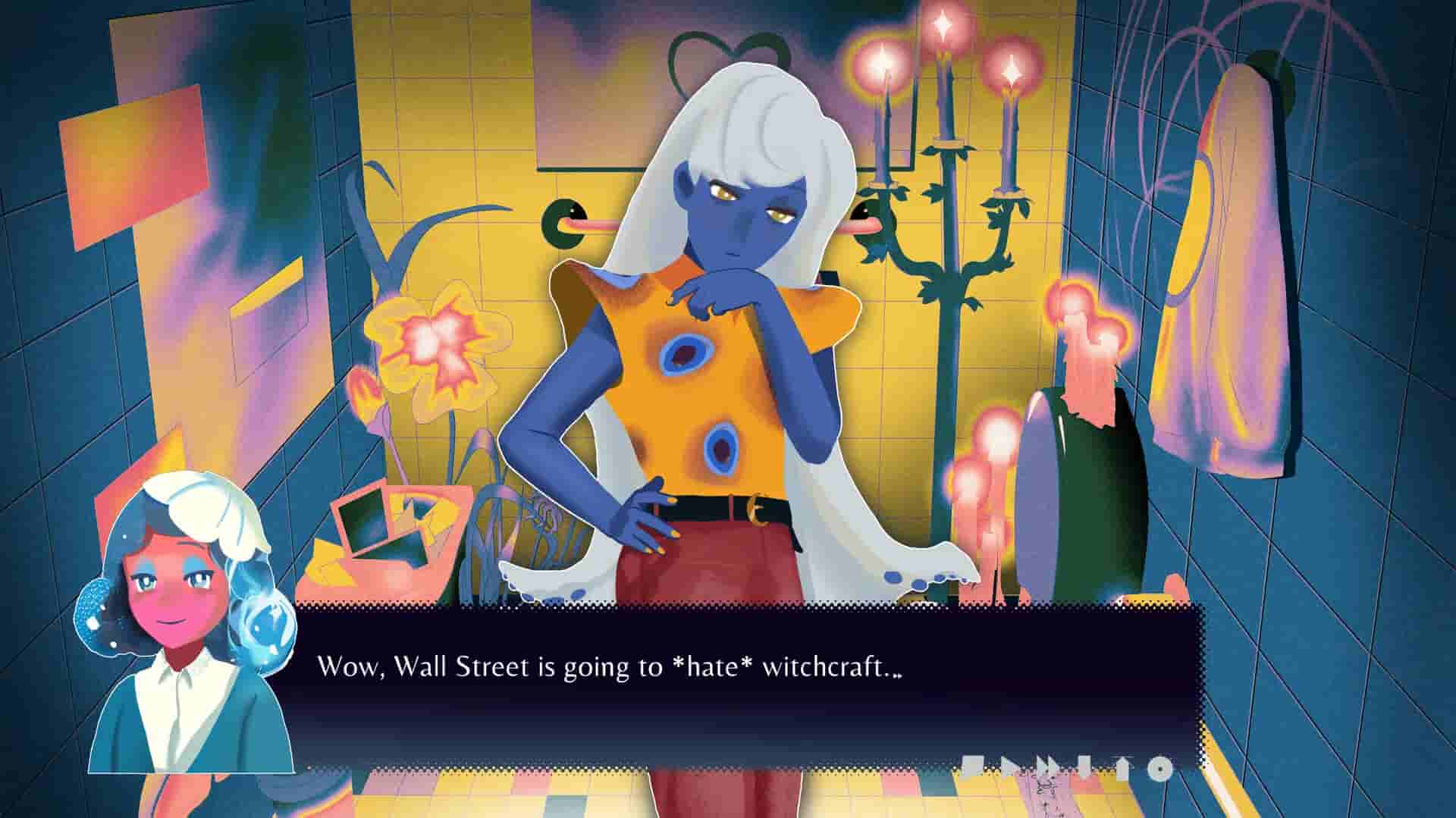The image size is (1456, 818).
Task: Click the leftmost square page icon
Action: point(973,767)
